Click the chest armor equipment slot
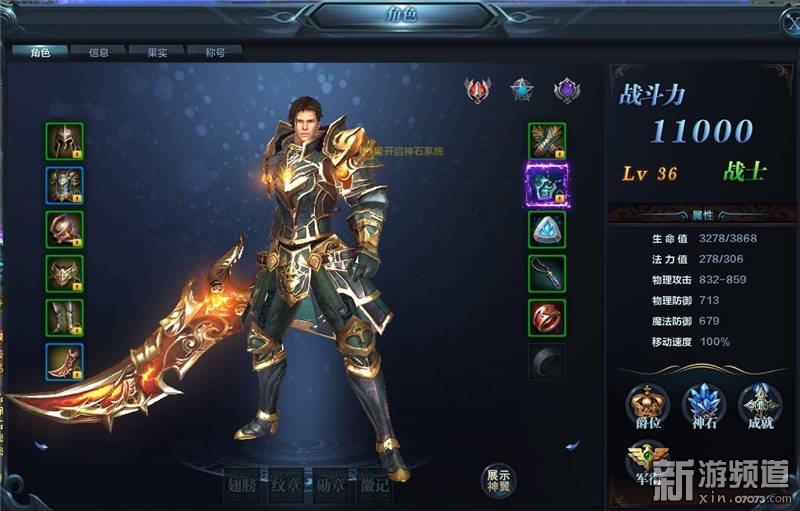 click(64, 185)
